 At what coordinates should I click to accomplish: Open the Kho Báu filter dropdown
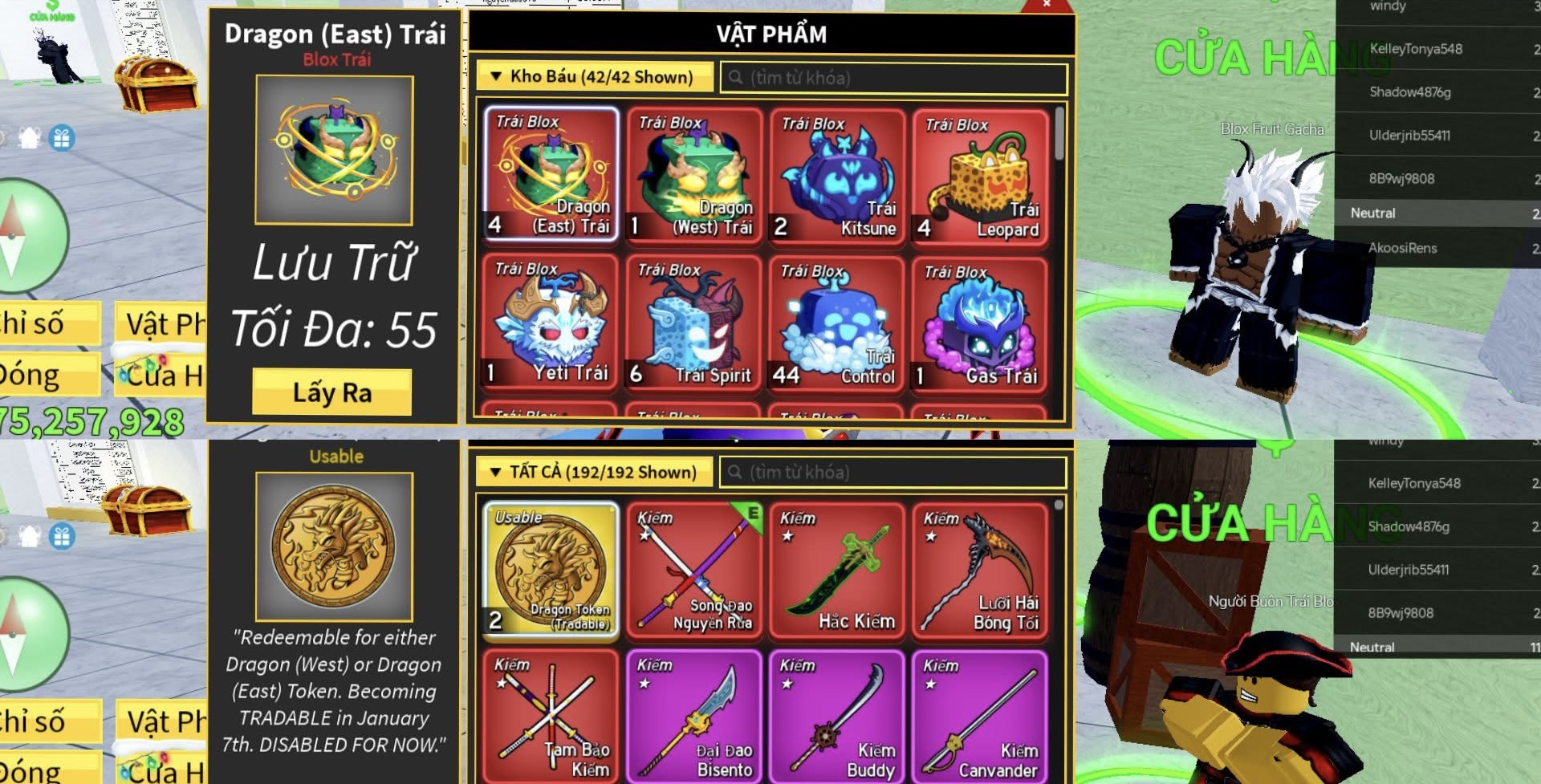(x=594, y=77)
